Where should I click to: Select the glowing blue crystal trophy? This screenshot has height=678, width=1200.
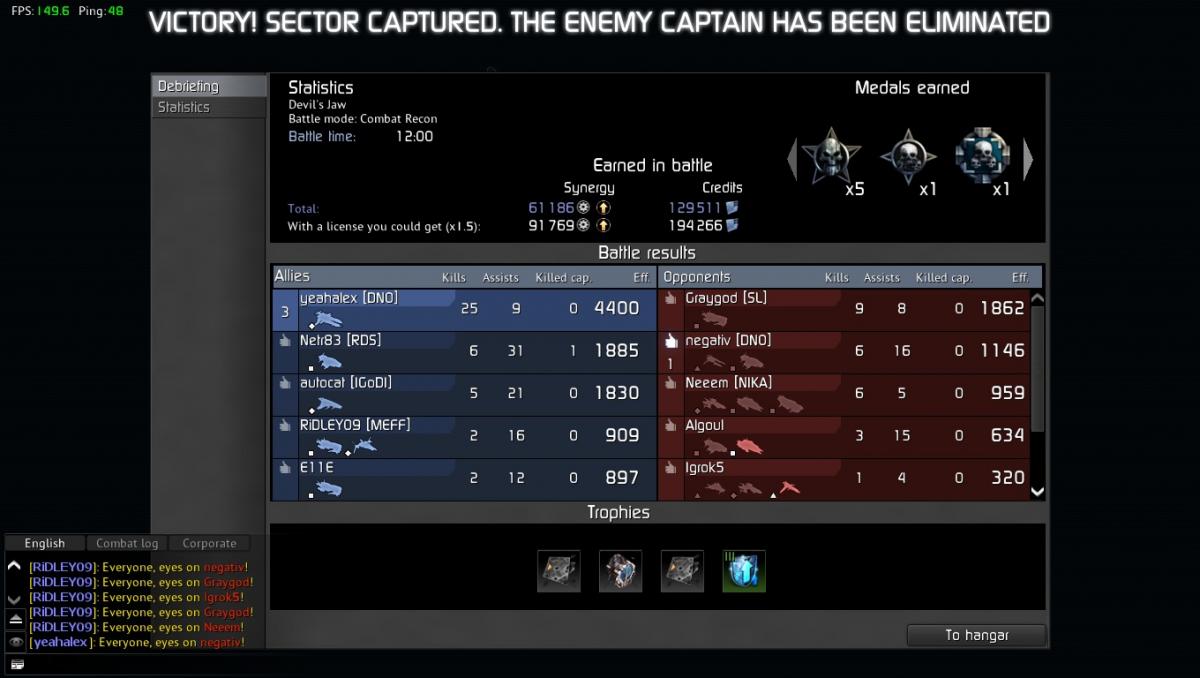[x=744, y=571]
